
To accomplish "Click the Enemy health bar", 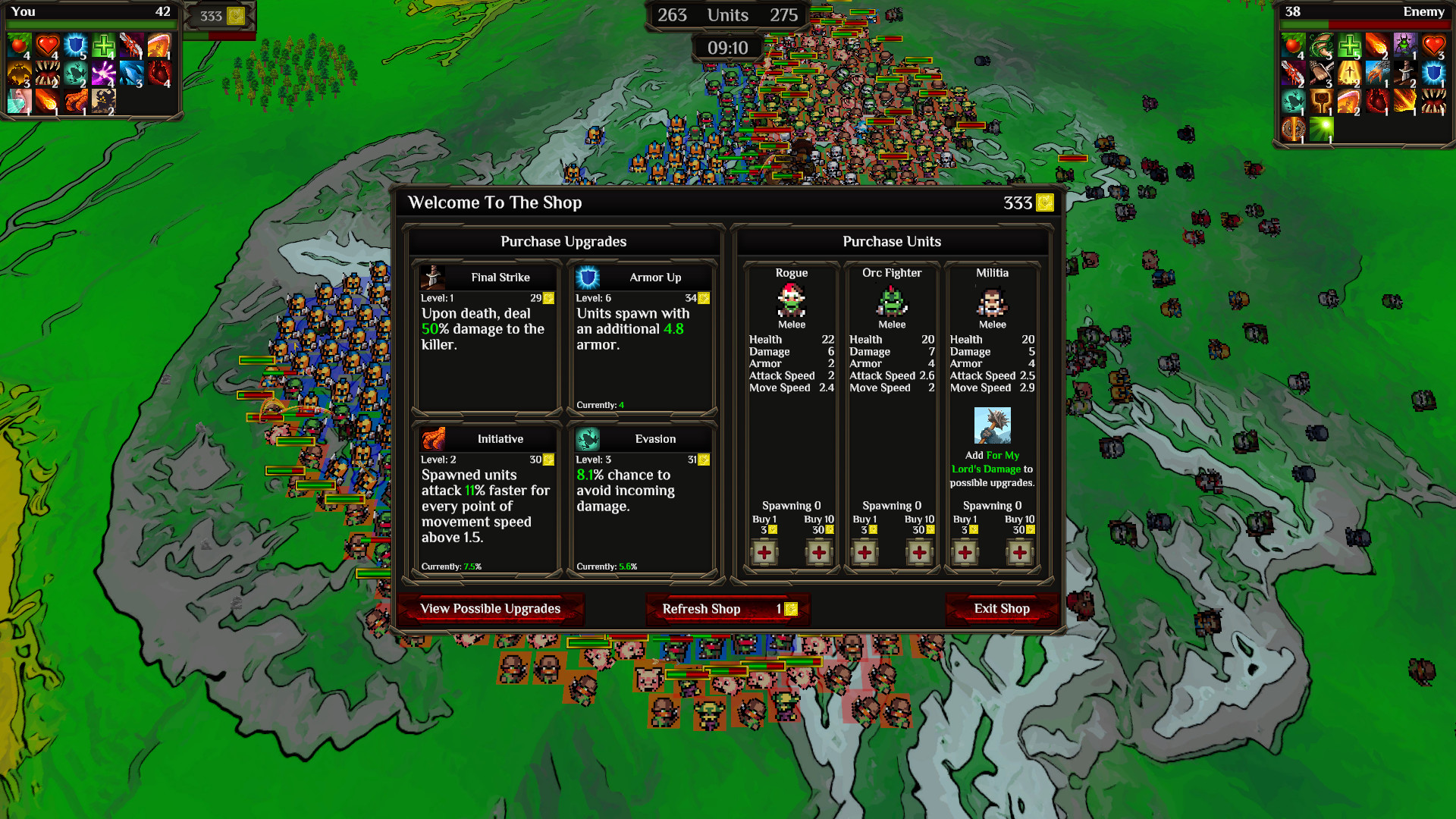I will (1365, 24).
